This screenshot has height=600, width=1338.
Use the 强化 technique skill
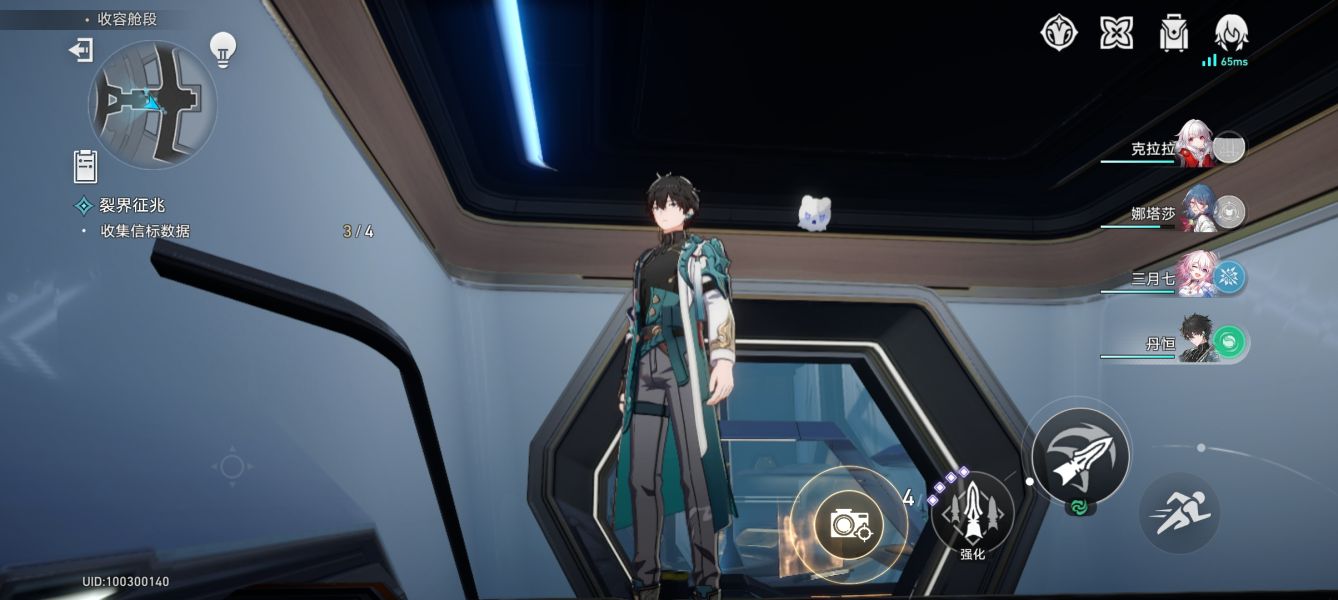click(x=972, y=513)
